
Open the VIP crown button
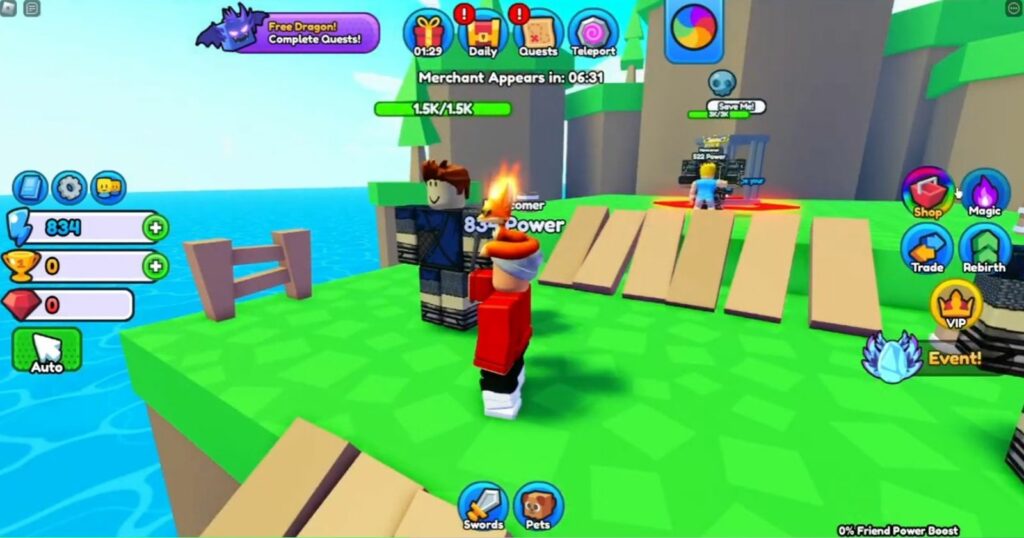click(x=955, y=305)
